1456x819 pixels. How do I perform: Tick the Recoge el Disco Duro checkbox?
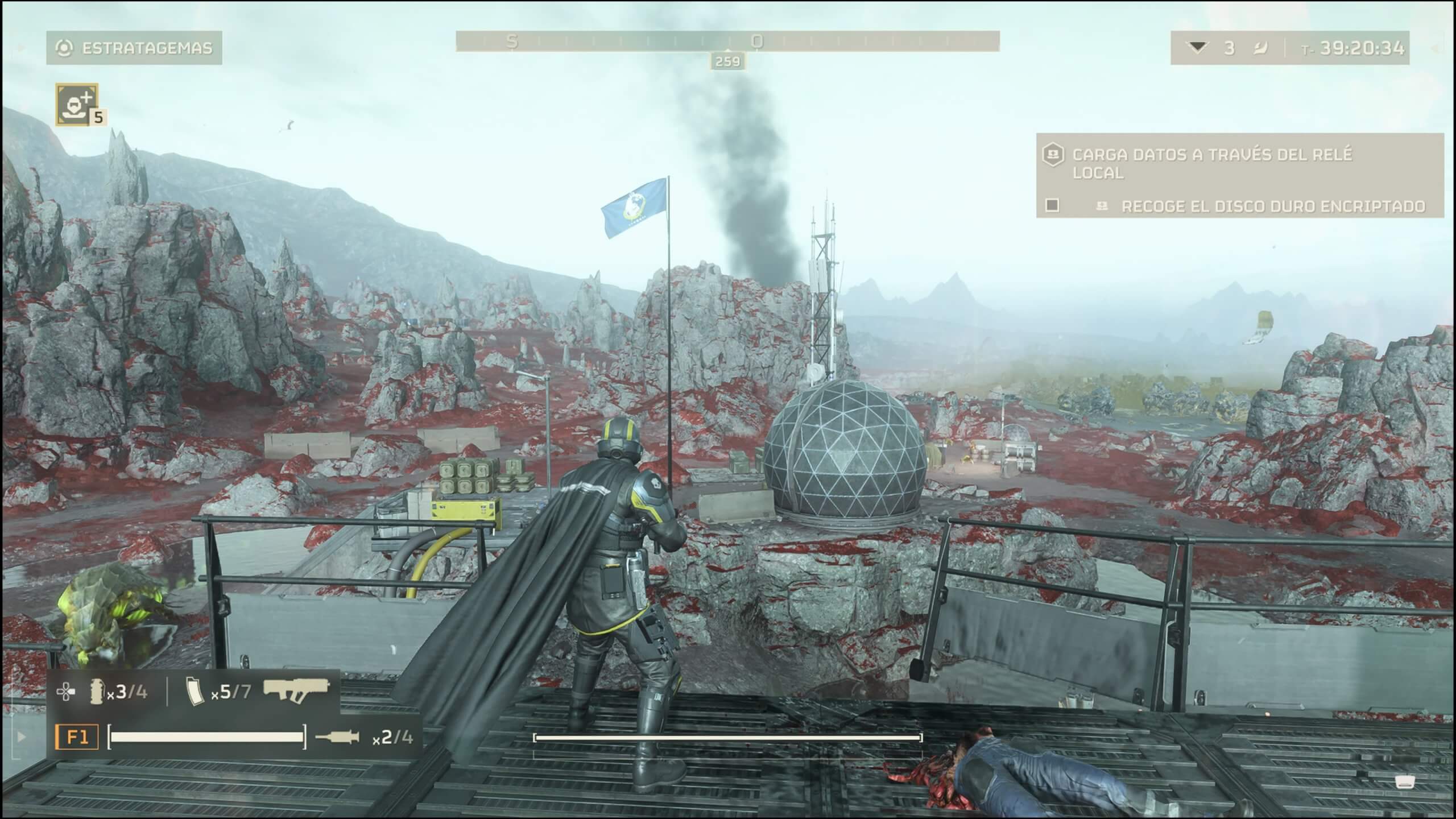(1053, 205)
